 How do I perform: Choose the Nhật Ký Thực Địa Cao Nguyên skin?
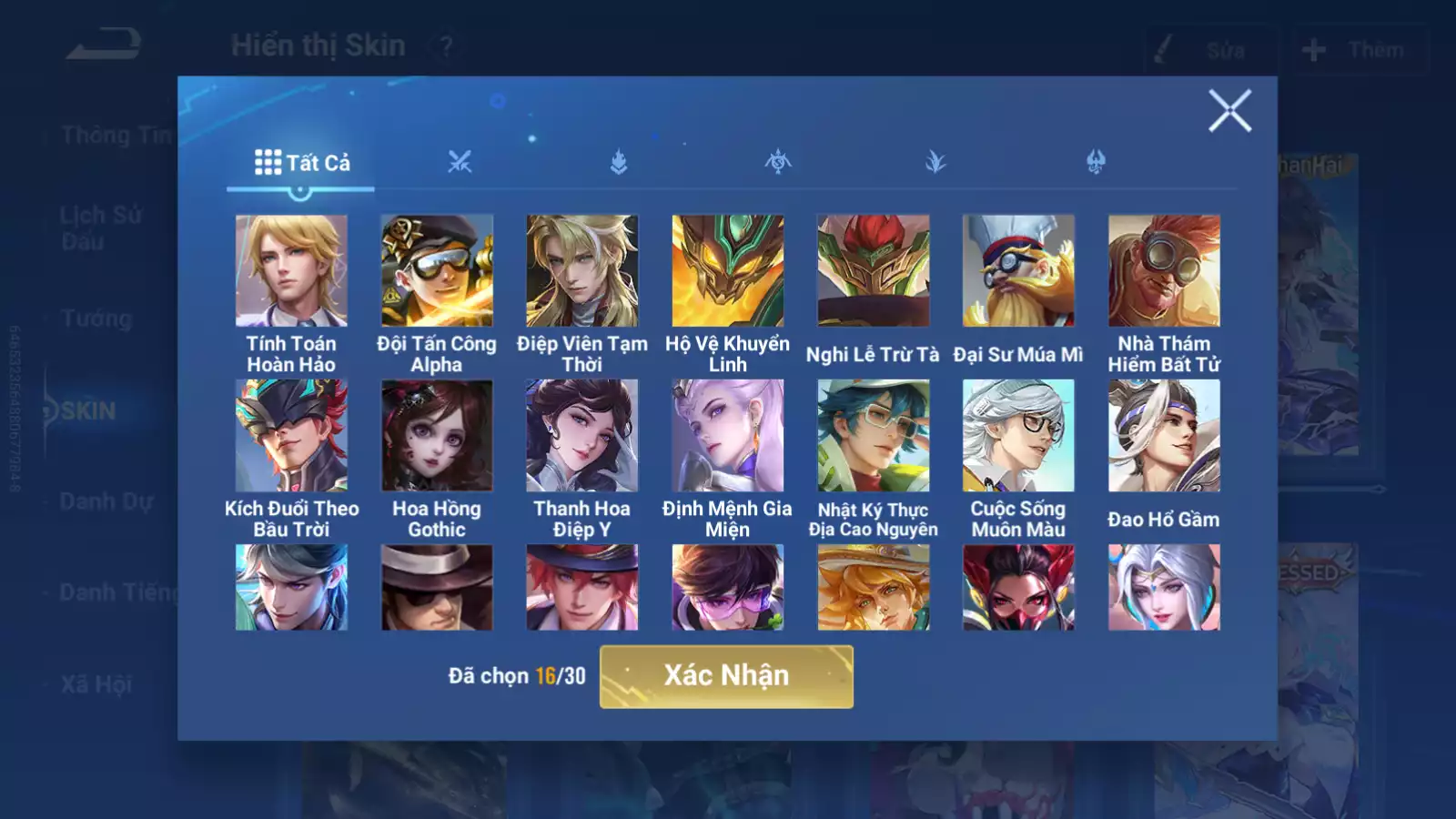tap(873, 435)
